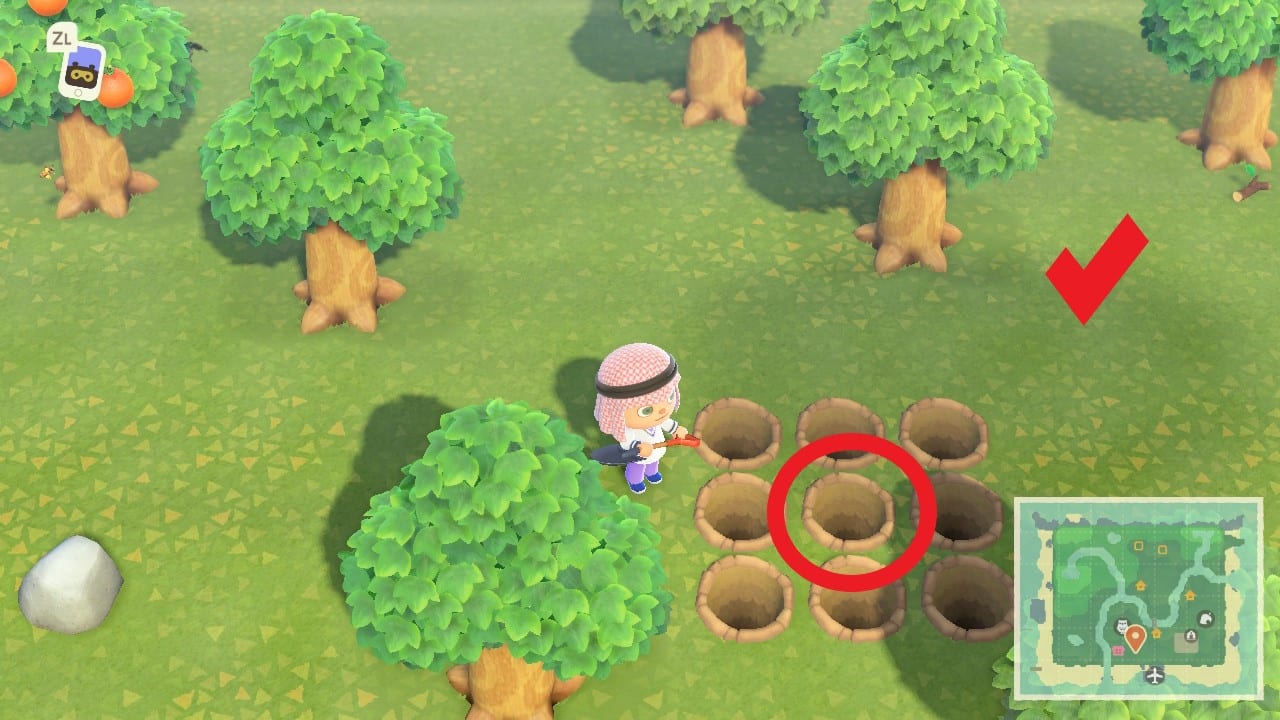Image resolution: width=1280 pixels, height=720 pixels.
Task: Select the airport plane icon on the minimap
Action: coord(1153,675)
